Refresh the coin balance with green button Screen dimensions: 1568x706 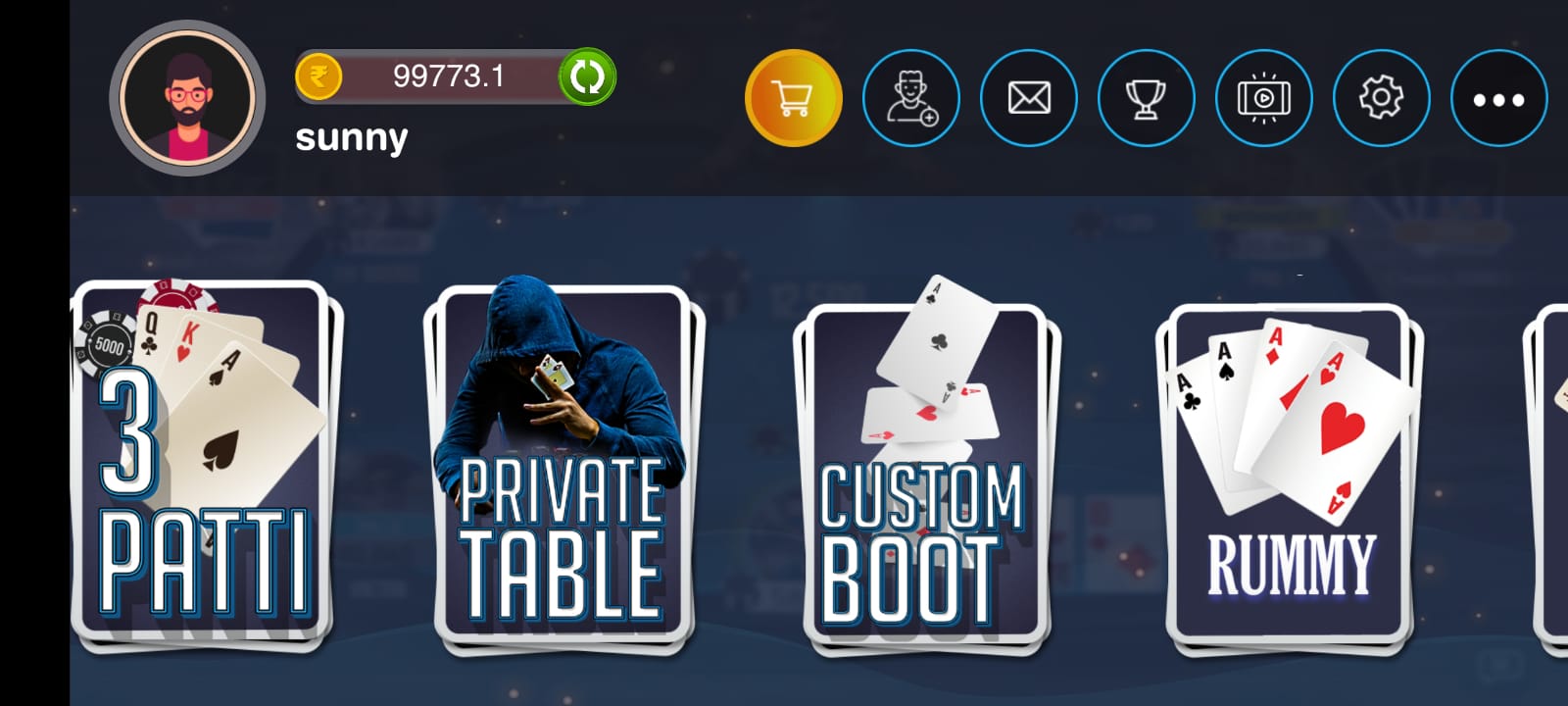pyautogui.click(x=586, y=76)
